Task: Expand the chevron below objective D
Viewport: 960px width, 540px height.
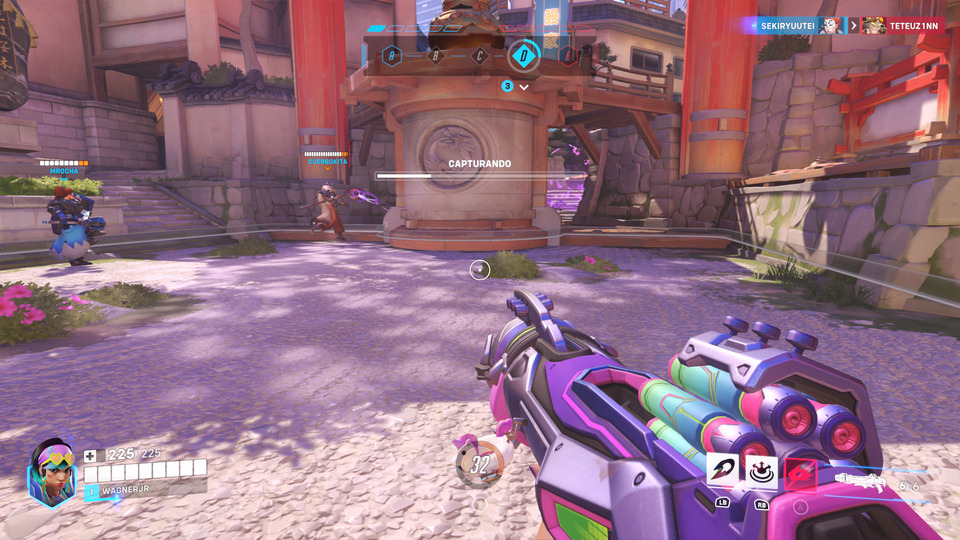Action: pos(524,87)
